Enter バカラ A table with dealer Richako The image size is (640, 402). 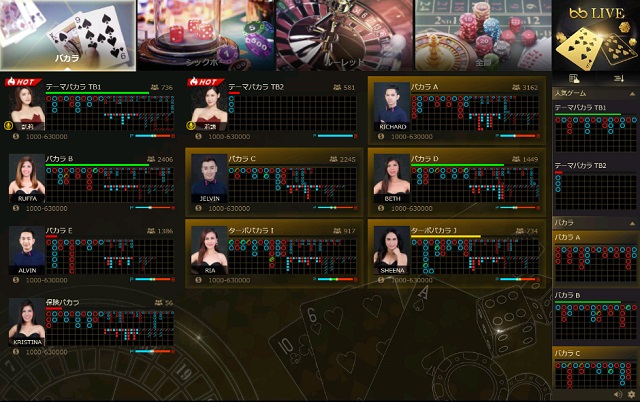pos(457,110)
